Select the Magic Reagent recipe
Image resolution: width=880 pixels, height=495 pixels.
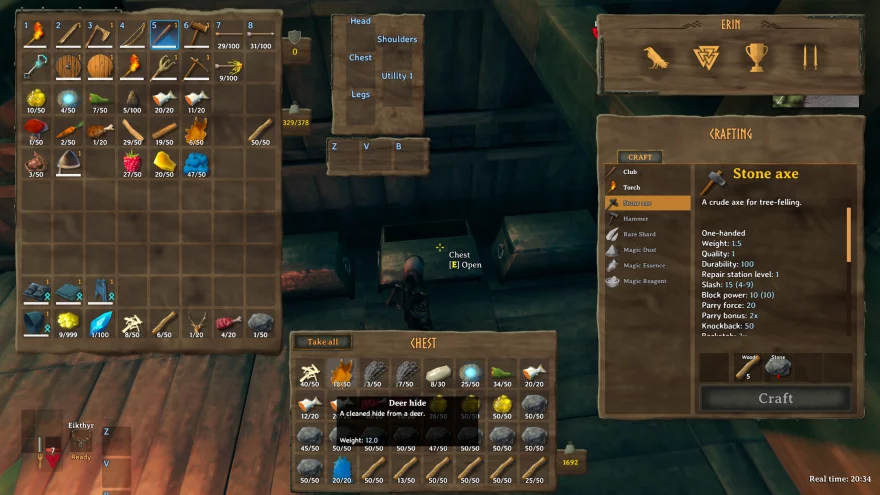pyautogui.click(x=645, y=281)
